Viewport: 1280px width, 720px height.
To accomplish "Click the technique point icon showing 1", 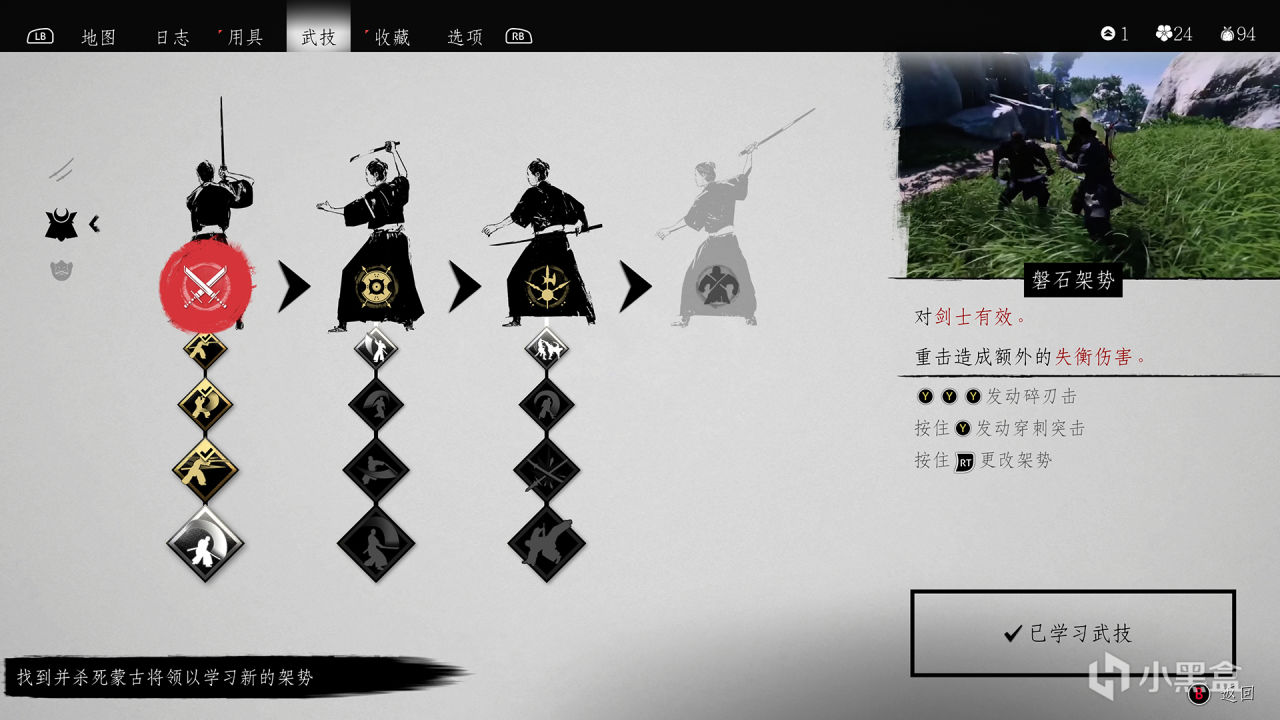I will point(1107,34).
